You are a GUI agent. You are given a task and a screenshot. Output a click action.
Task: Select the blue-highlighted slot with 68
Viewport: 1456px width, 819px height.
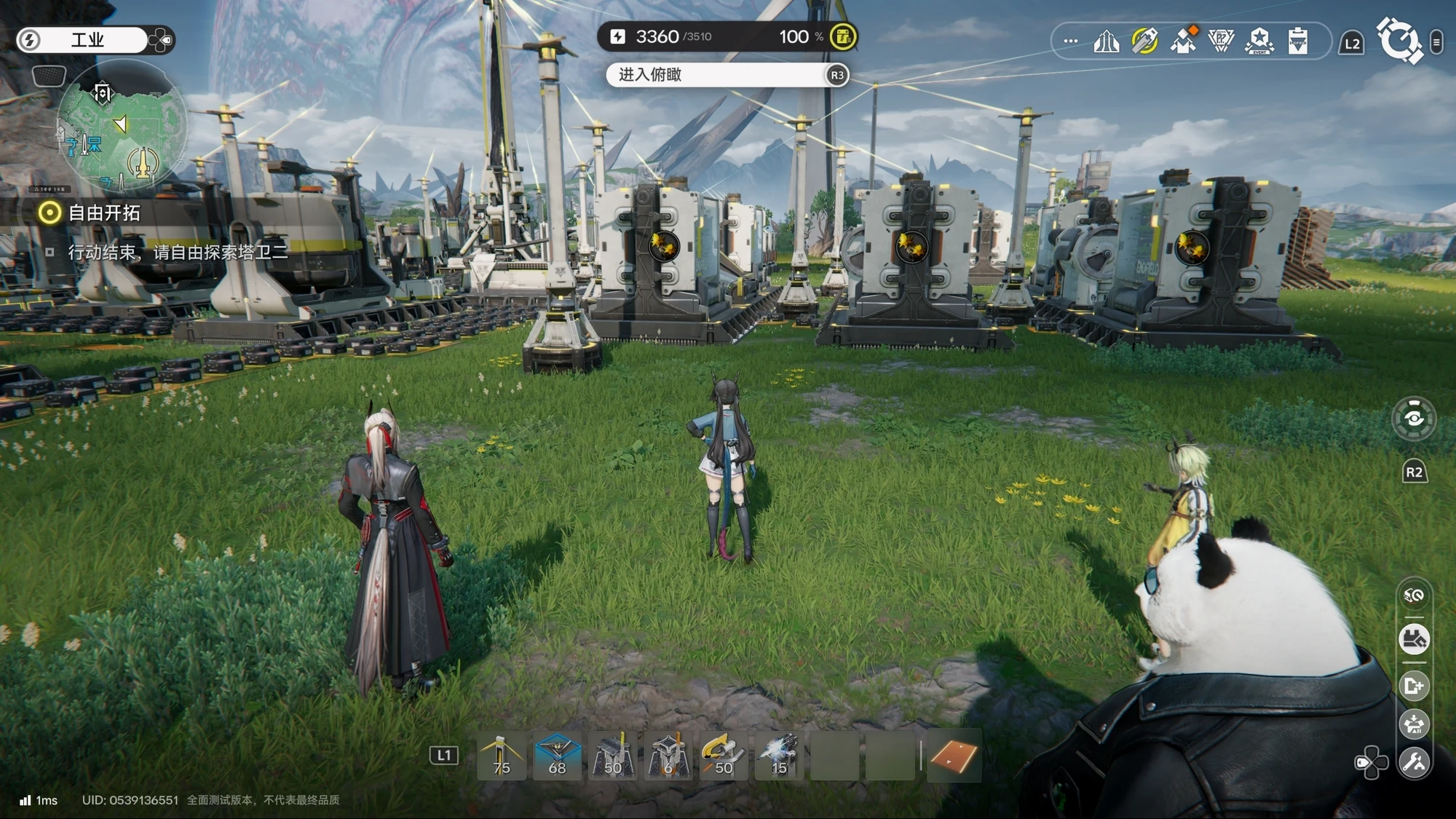[x=557, y=756]
